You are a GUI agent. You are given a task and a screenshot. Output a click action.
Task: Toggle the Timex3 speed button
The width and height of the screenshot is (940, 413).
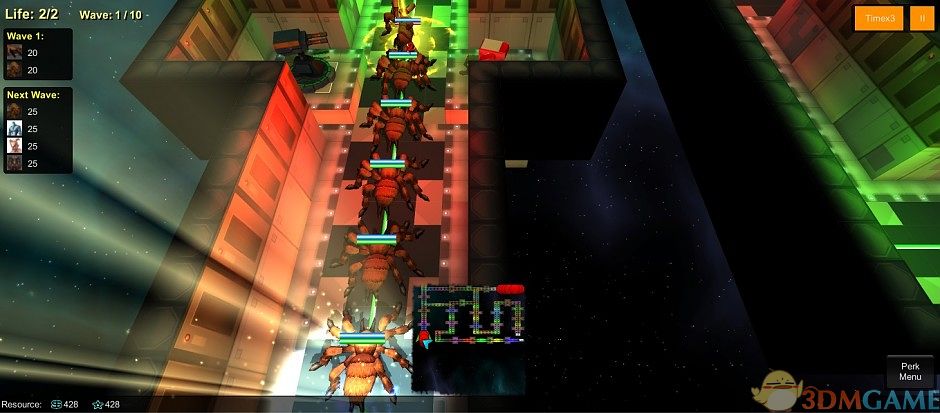878,19
